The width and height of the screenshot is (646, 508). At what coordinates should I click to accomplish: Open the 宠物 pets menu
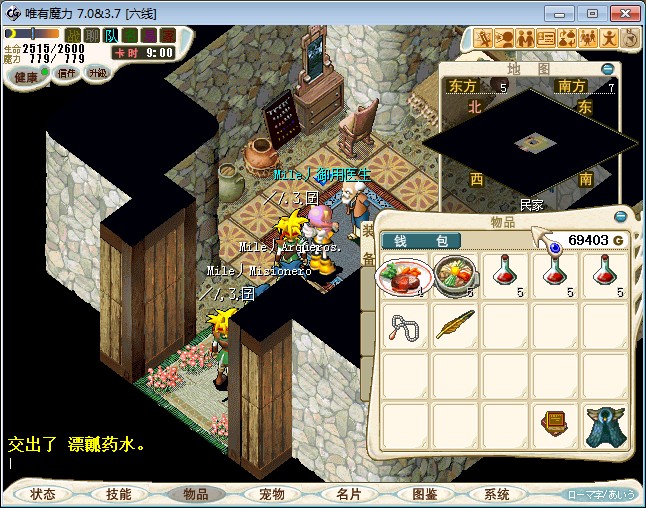point(271,494)
